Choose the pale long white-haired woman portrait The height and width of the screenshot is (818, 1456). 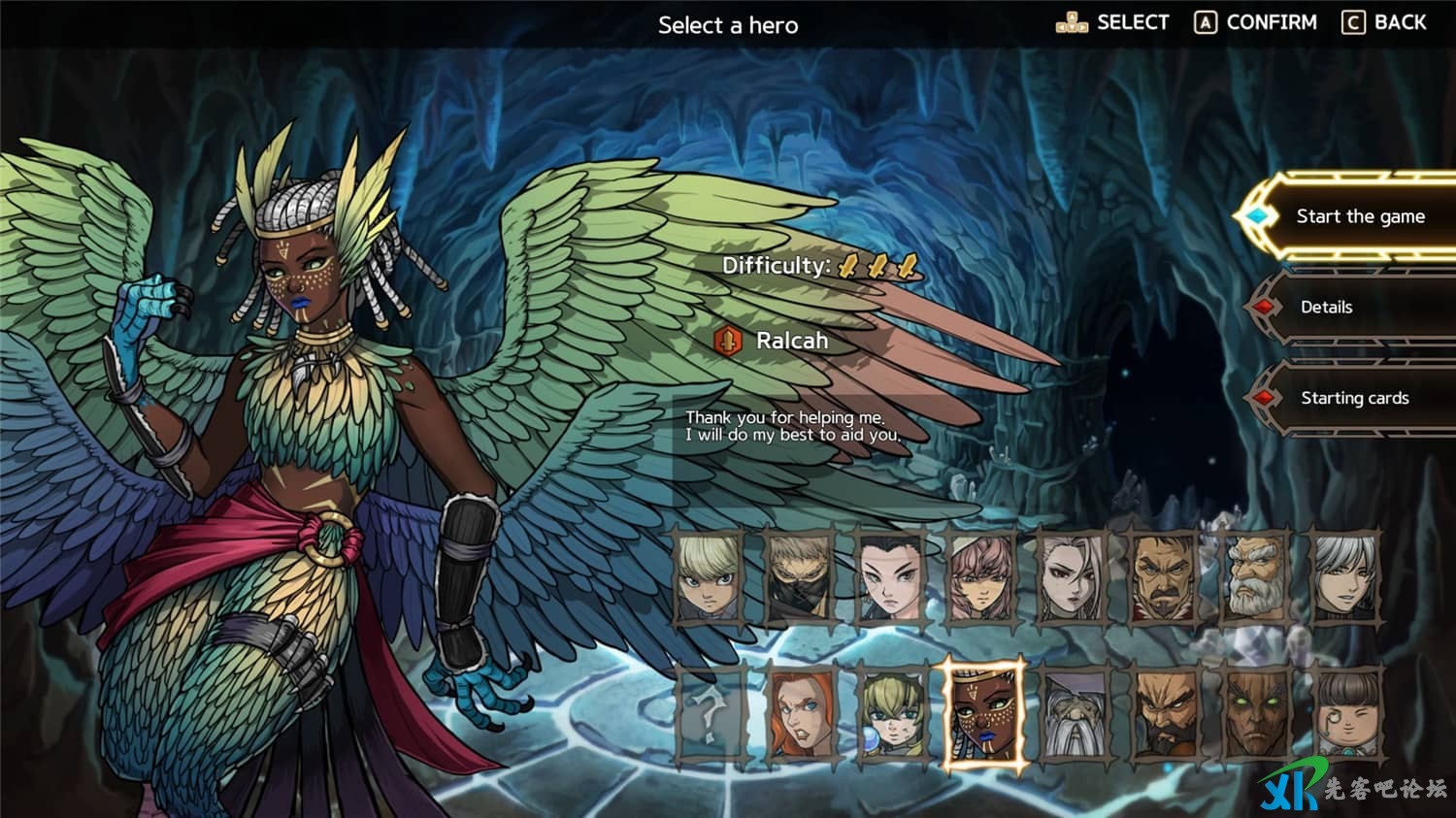[x=1072, y=577]
